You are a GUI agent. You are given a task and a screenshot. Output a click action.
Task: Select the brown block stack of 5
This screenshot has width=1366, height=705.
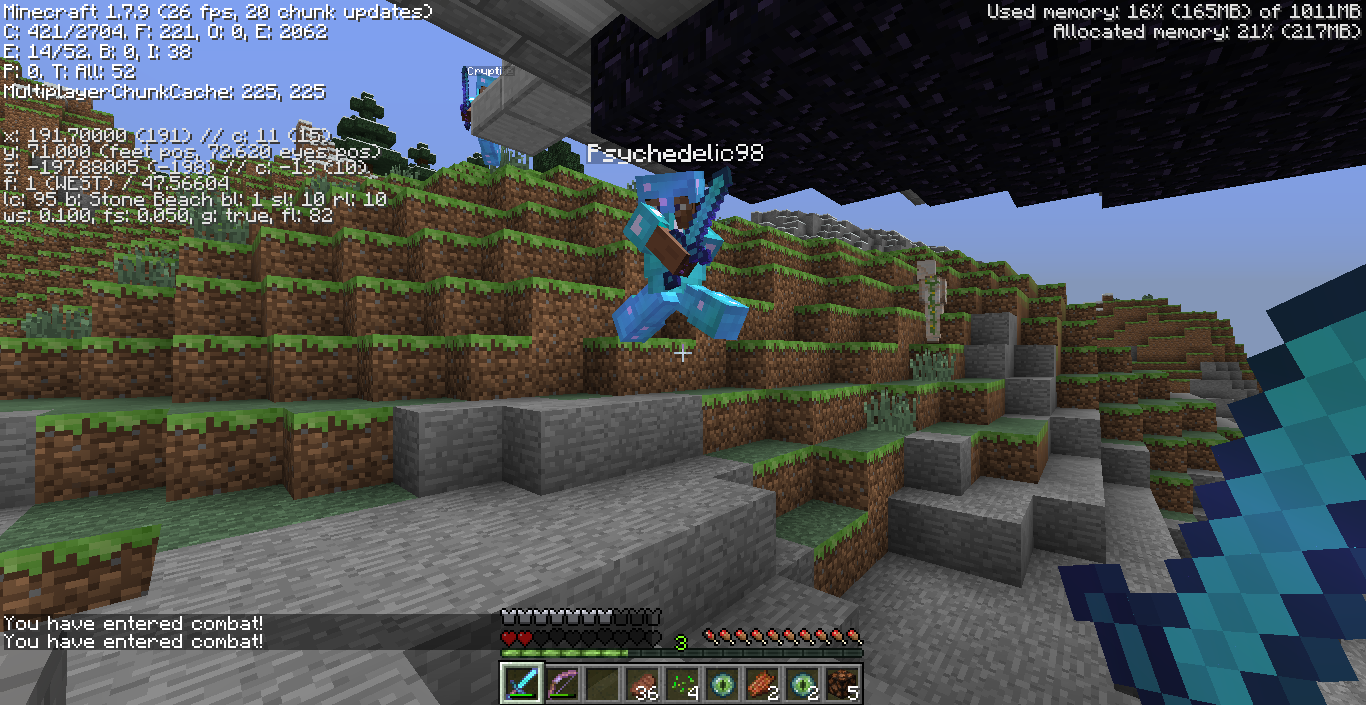pos(841,683)
